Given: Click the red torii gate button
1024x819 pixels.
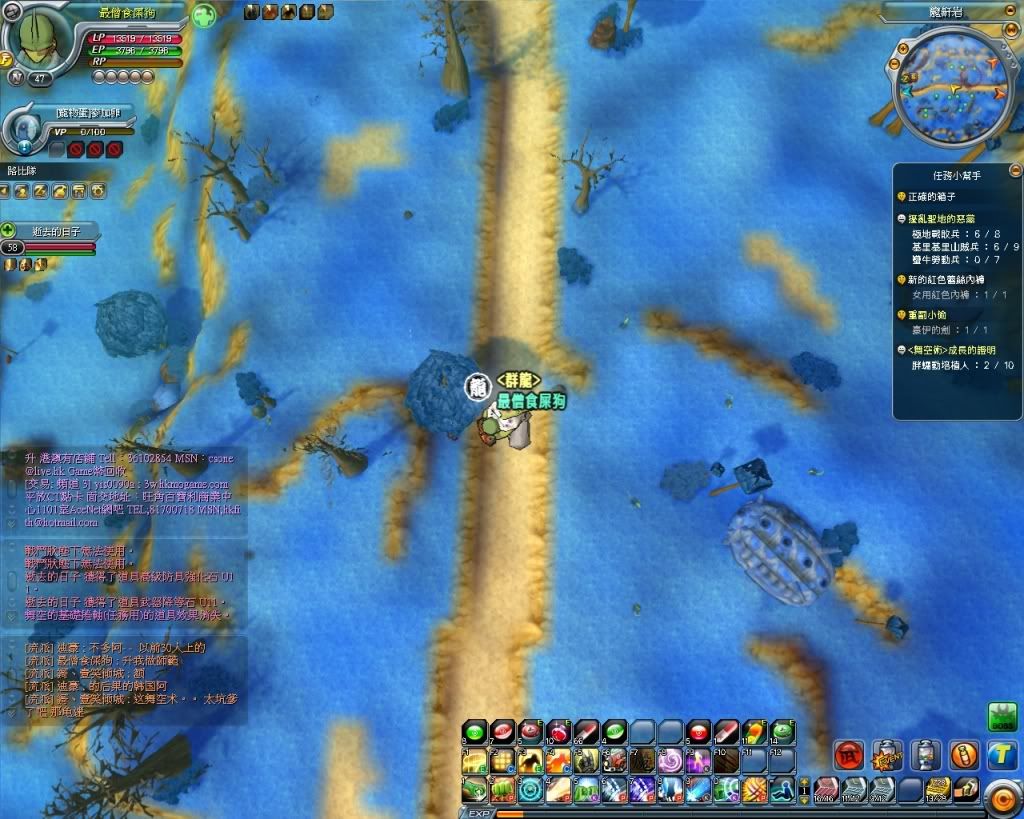Looking at the screenshot, I should (x=848, y=754).
